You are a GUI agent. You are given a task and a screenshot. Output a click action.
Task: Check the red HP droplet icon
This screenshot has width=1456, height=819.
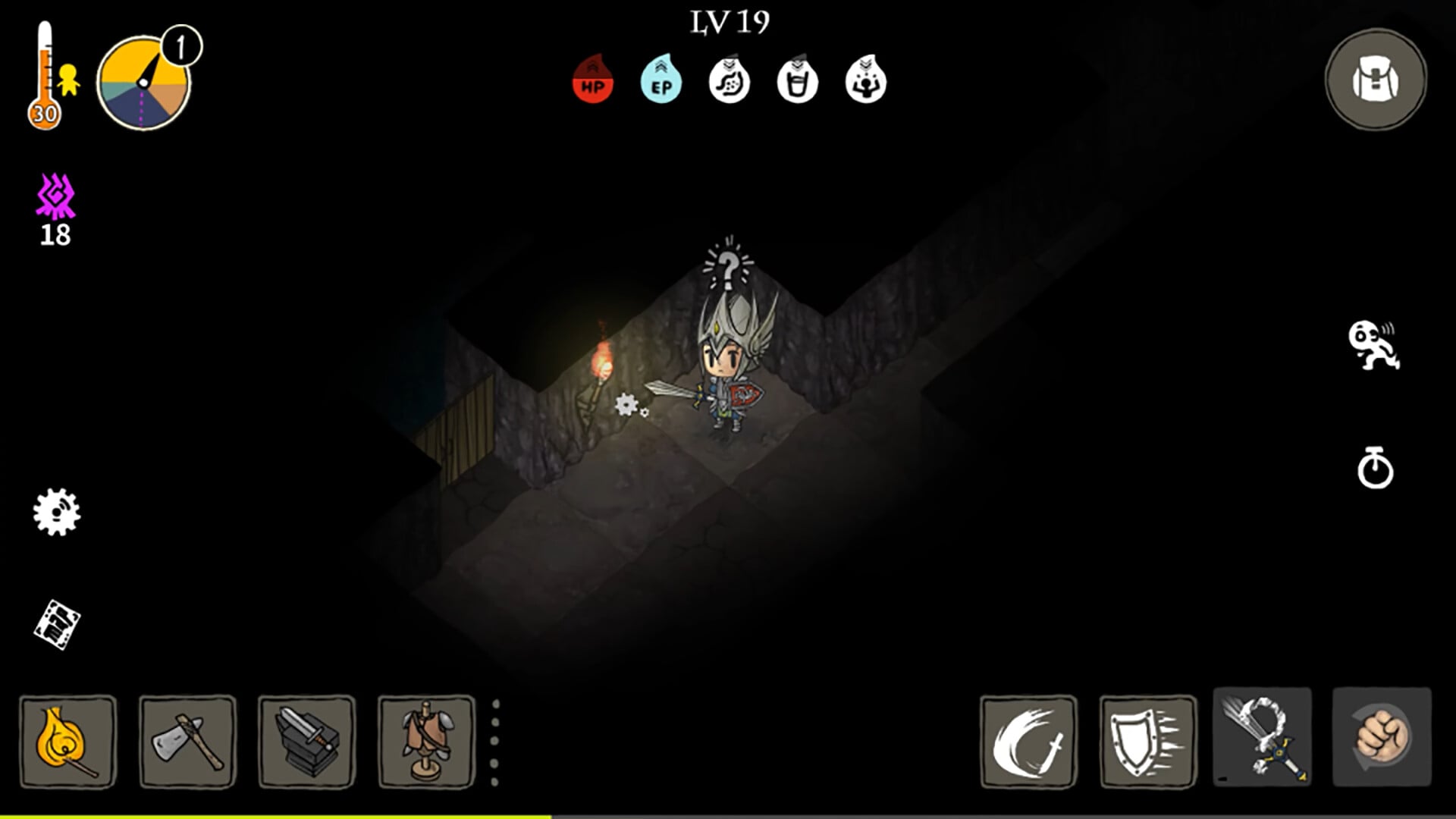592,80
